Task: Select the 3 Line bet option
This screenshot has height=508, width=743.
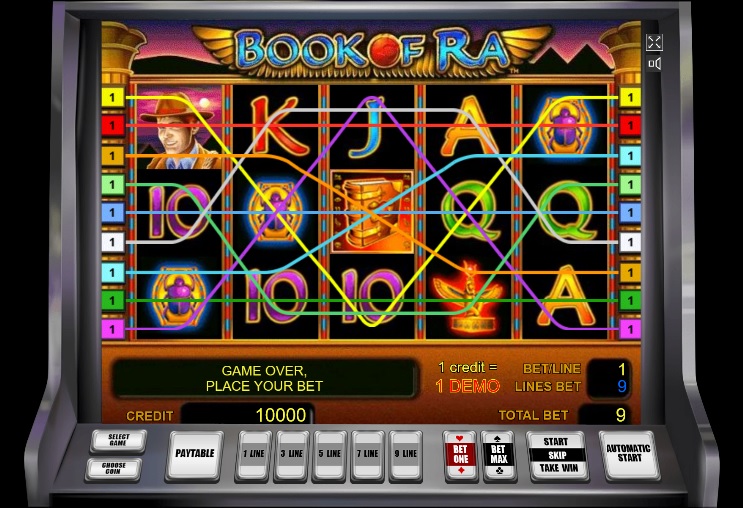Action: [293, 454]
